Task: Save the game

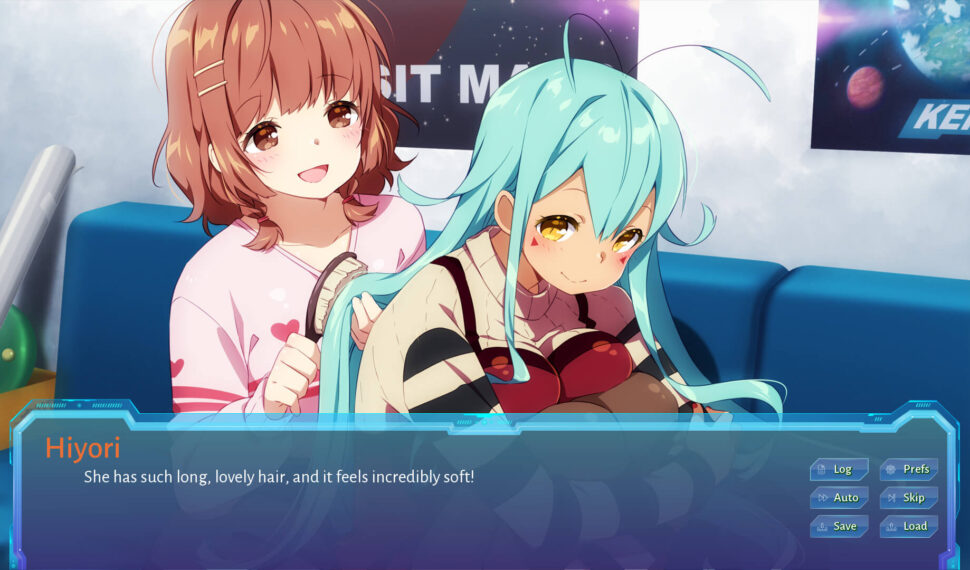Action: click(x=839, y=526)
